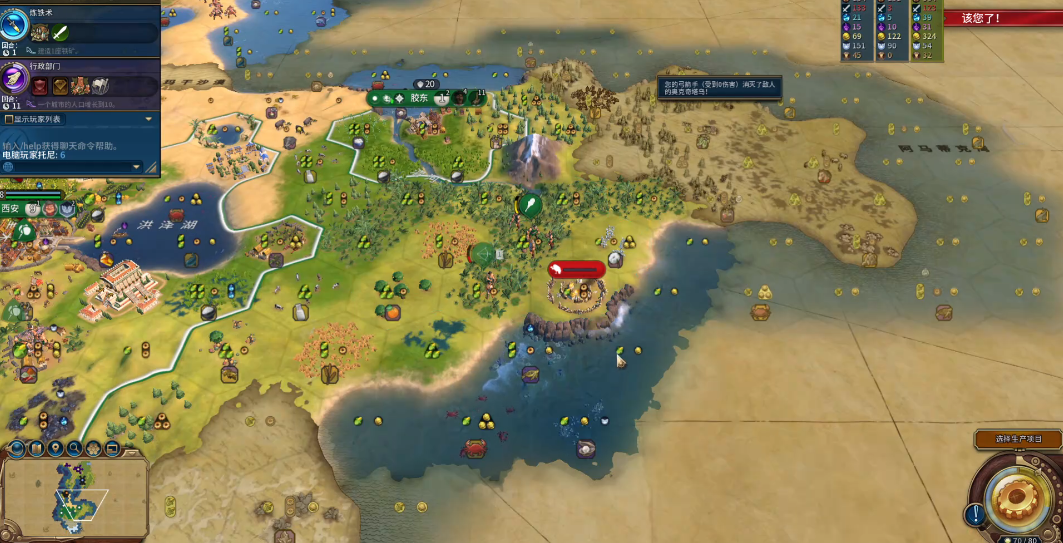Click the red your-turn notification banner

[1001, 18]
